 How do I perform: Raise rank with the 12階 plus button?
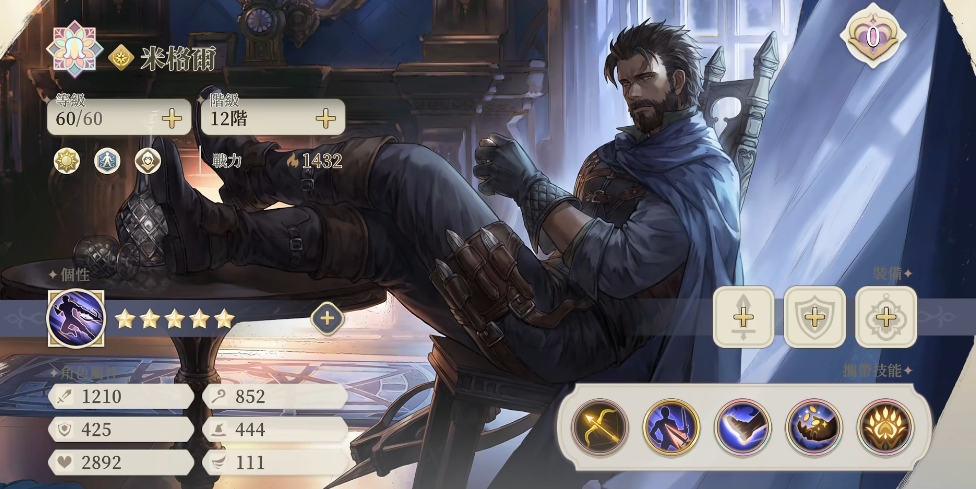pos(325,118)
